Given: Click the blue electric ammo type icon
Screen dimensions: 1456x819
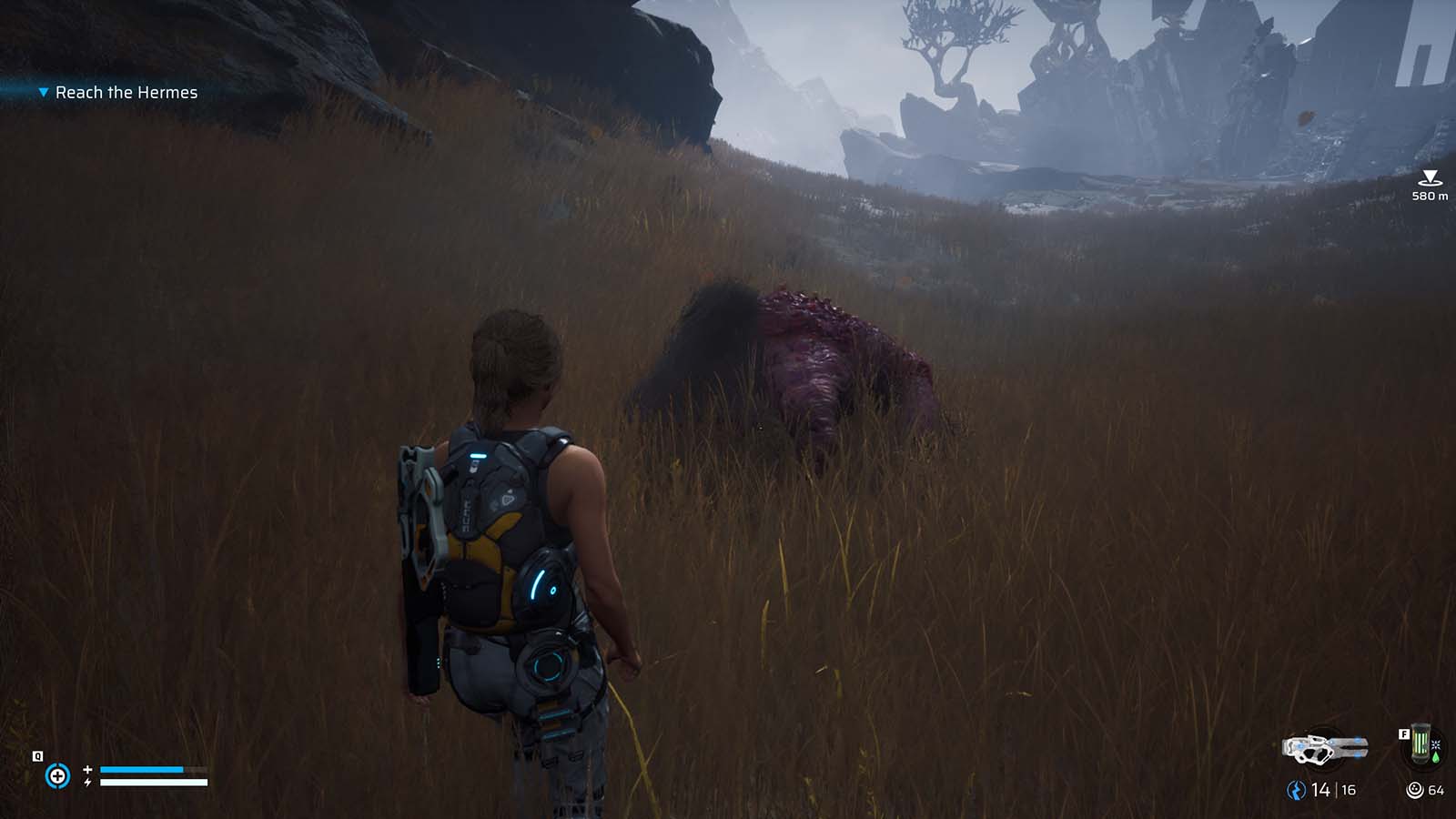Looking at the screenshot, I should (x=1296, y=790).
